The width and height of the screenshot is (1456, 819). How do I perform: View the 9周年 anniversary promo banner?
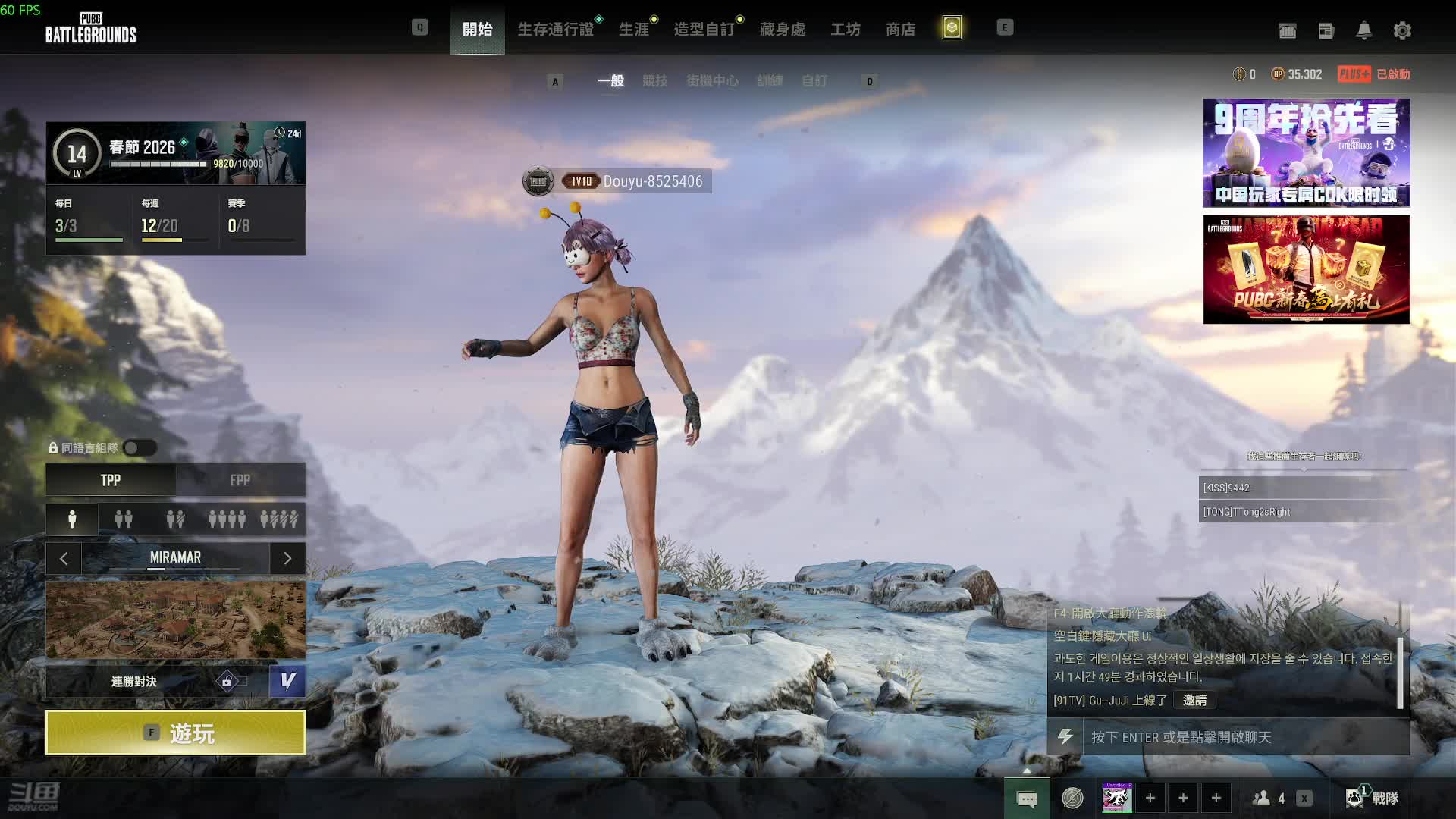pyautogui.click(x=1306, y=152)
